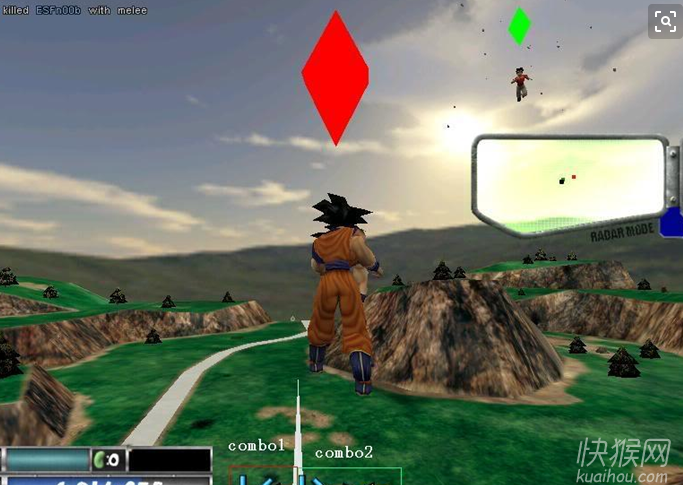The height and width of the screenshot is (485, 683).
Task: Click the combo1 input box
Action: tap(263, 475)
